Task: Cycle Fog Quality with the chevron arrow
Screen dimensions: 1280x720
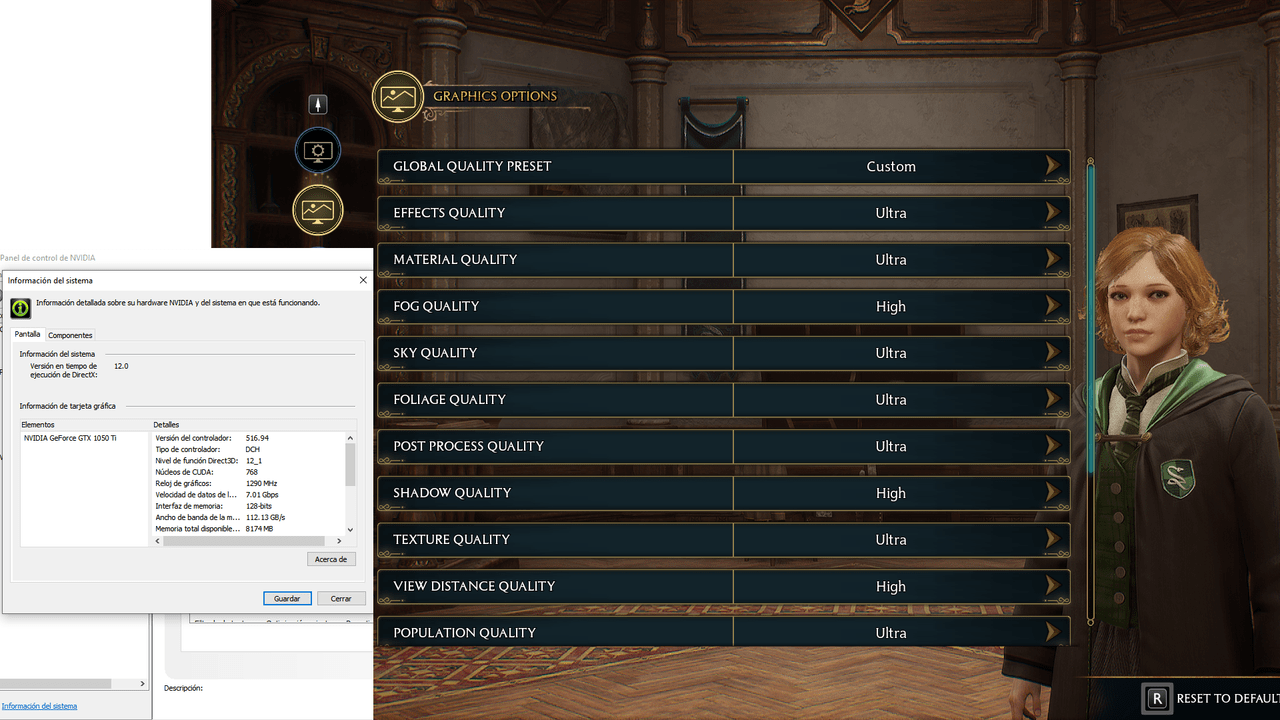Action: tap(1053, 306)
